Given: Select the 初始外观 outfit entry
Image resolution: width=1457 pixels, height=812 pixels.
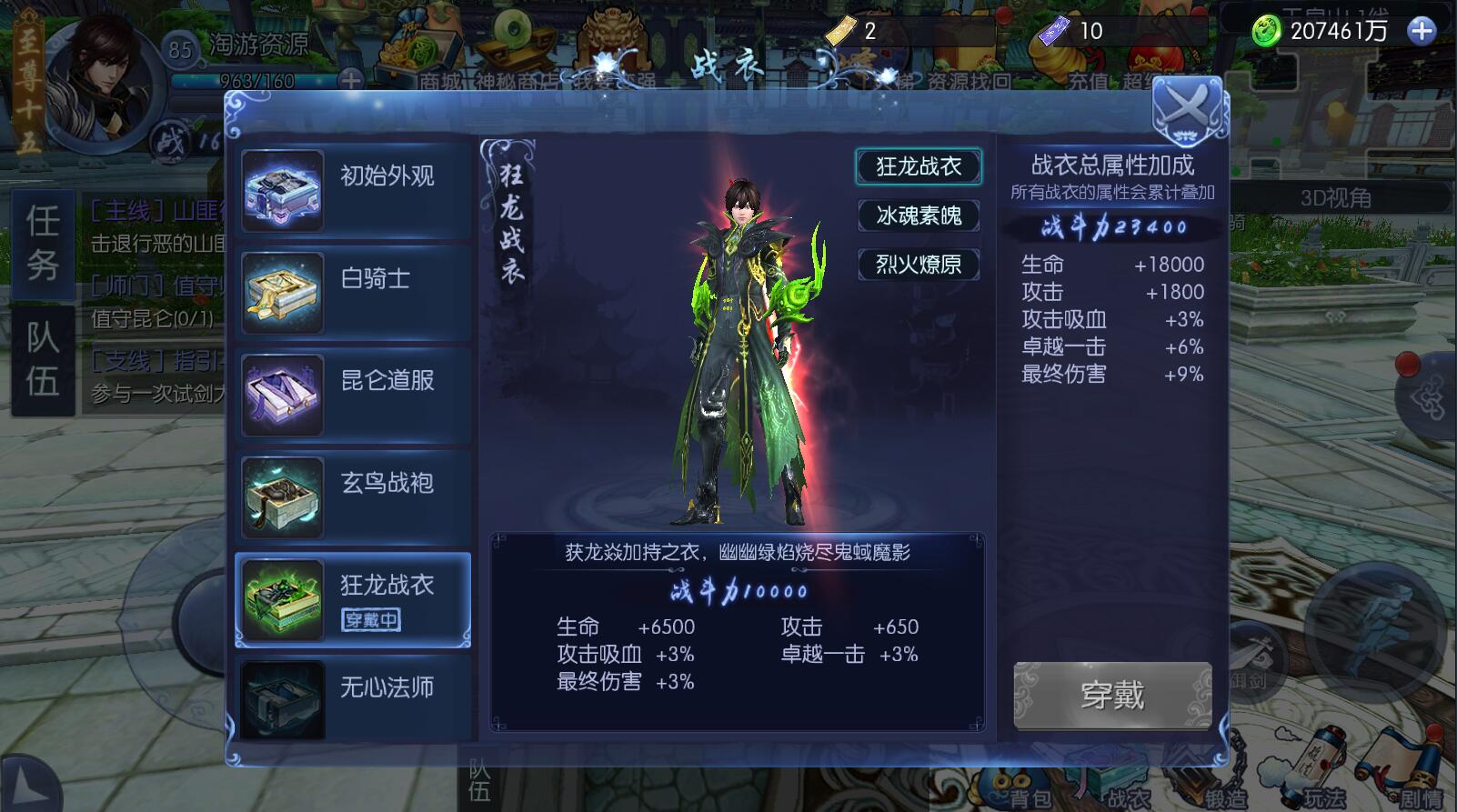Looking at the screenshot, I should click(354, 190).
